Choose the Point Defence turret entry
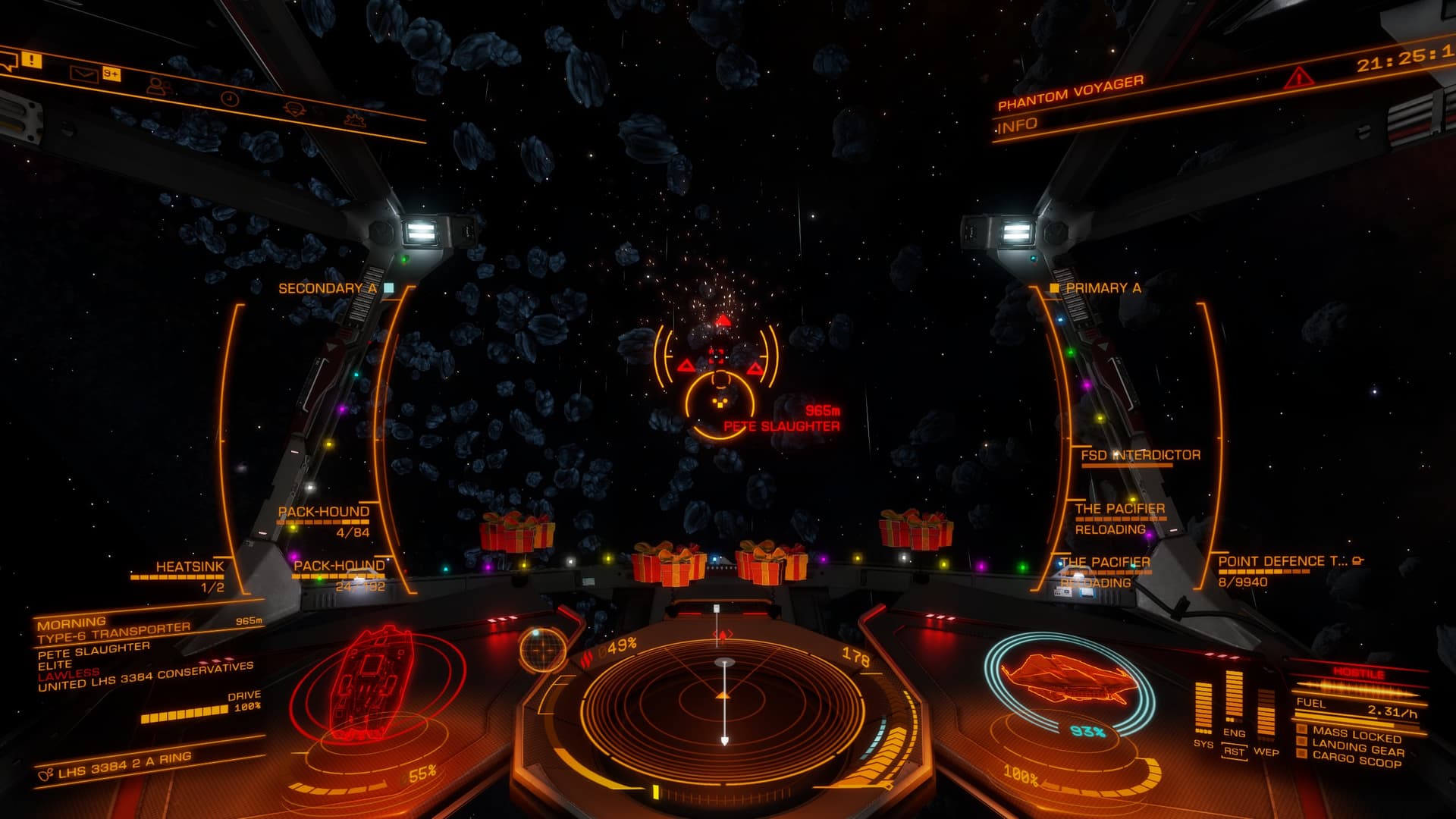1456x819 pixels. (1271, 562)
